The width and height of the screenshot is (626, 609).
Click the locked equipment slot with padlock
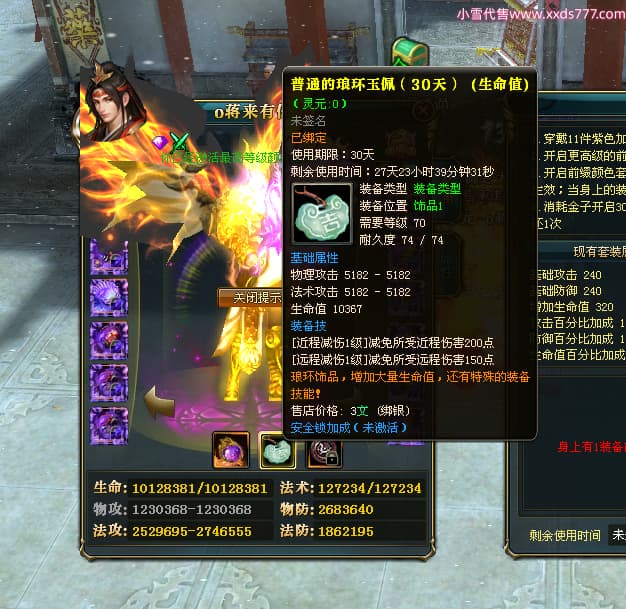click(x=323, y=452)
